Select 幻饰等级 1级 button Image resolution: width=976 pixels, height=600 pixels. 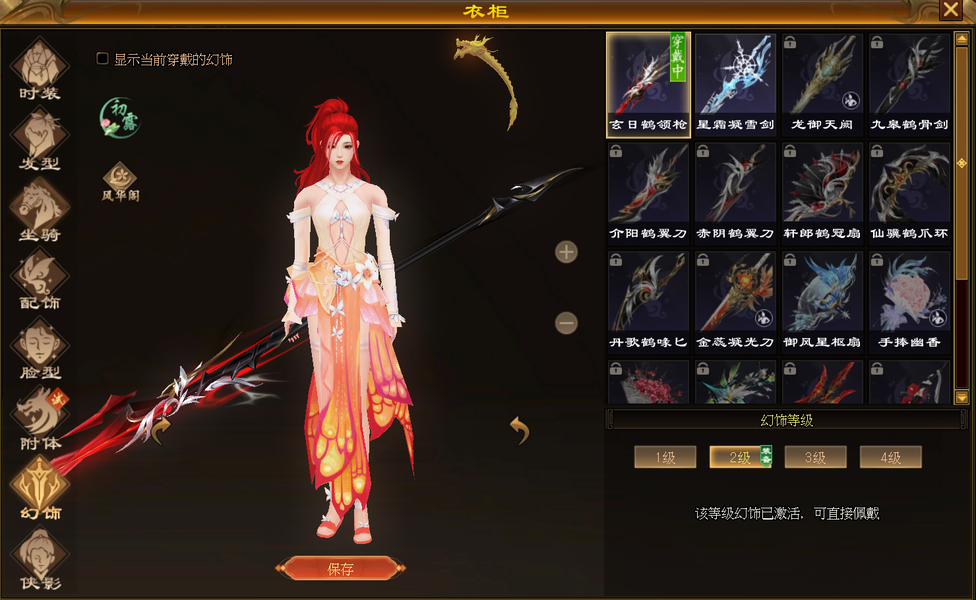665,458
